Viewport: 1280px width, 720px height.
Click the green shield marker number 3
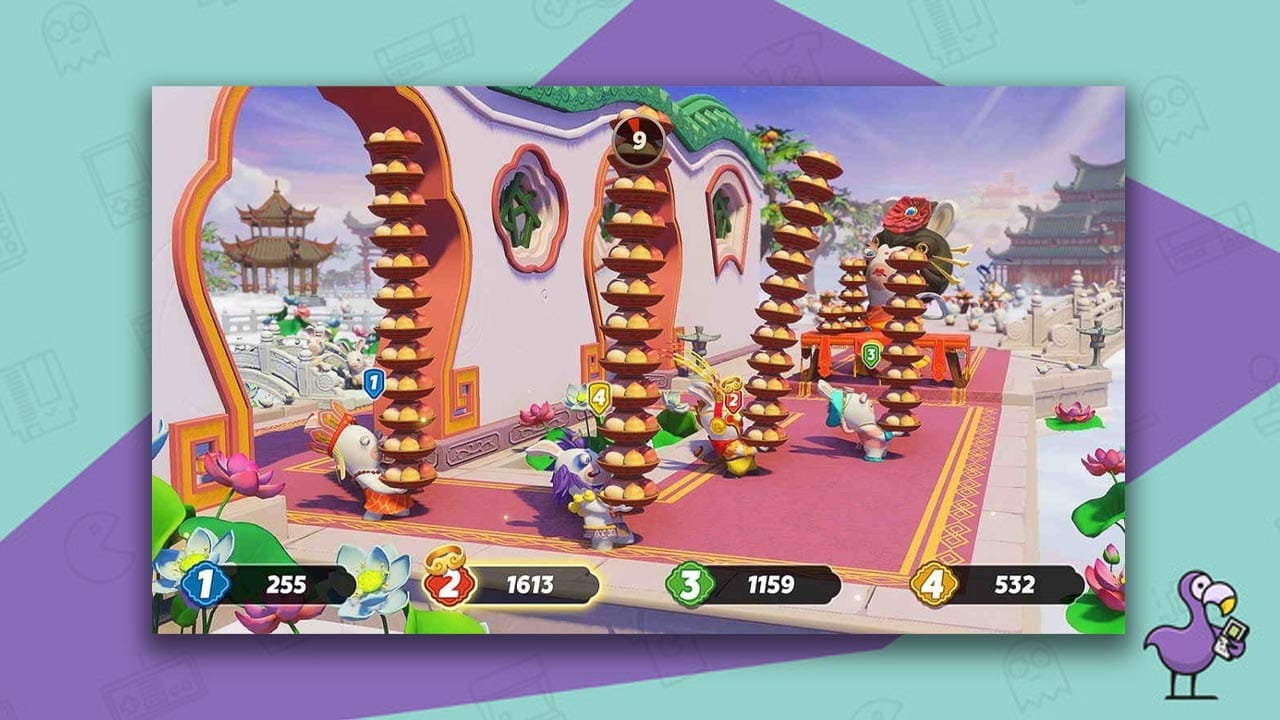(x=872, y=353)
